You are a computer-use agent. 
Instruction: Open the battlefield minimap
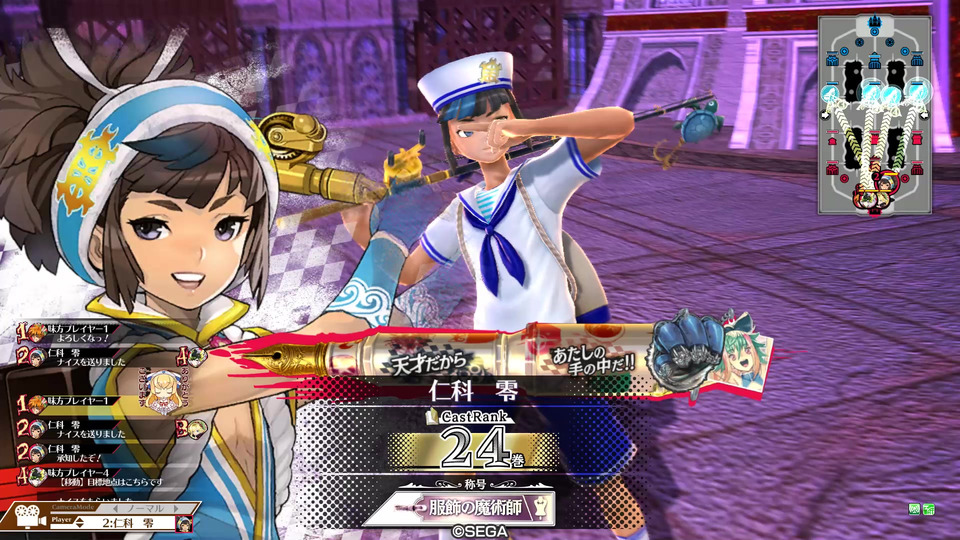pyautogui.click(x=874, y=115)
